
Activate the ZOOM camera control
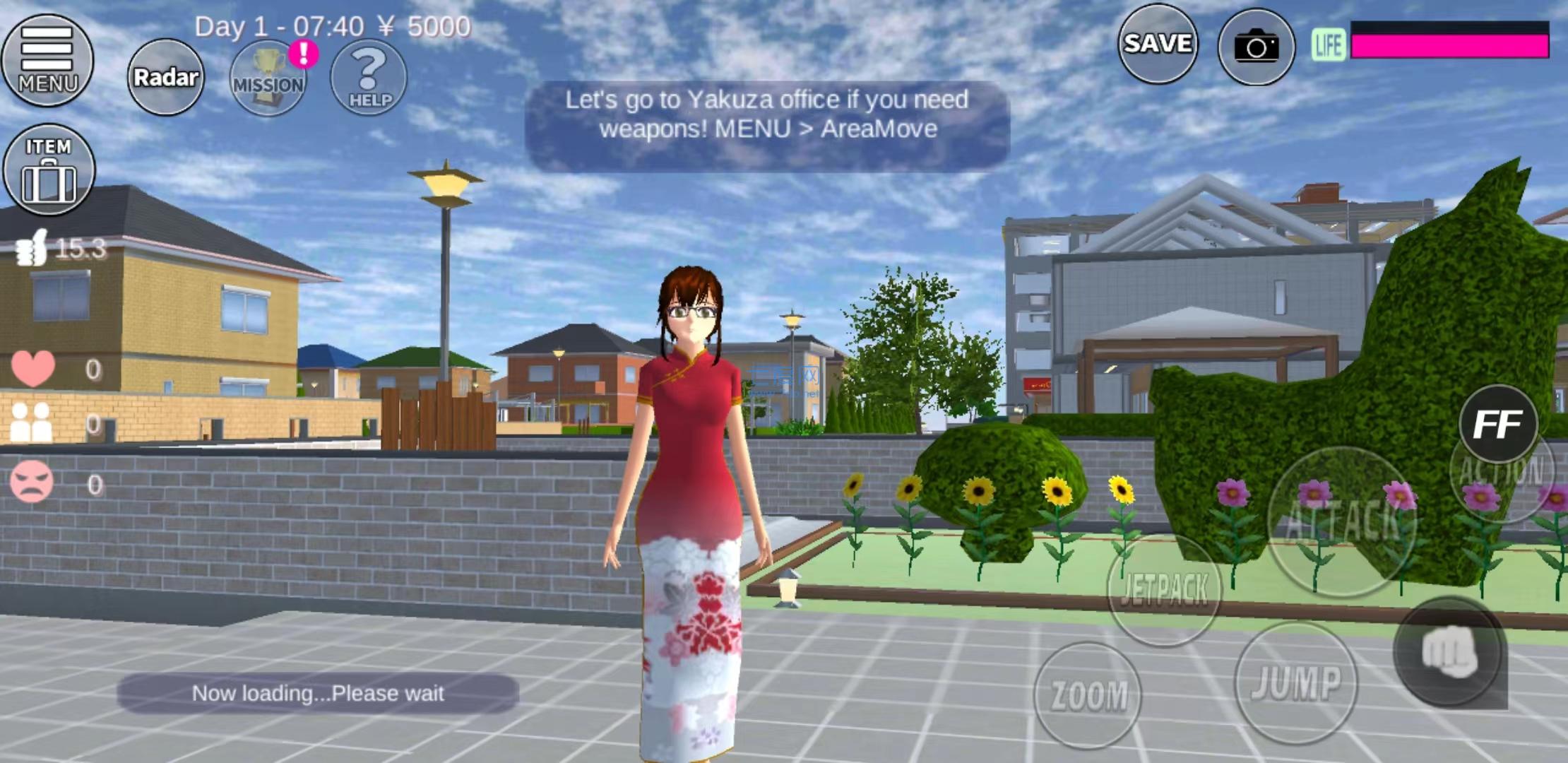point(1088,692)
